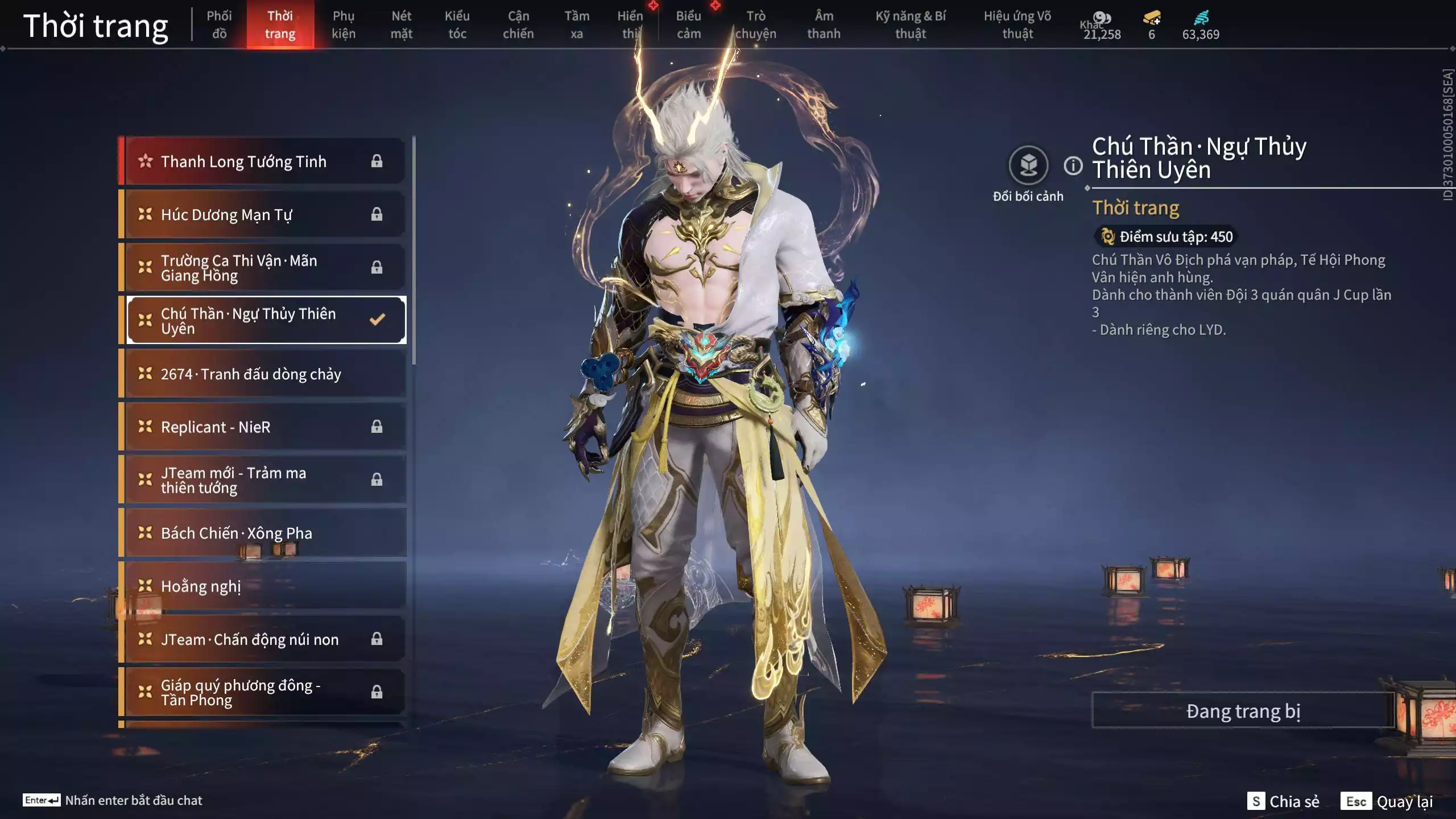Click the lock icon on Replicant - NieR

coord(377,427)
